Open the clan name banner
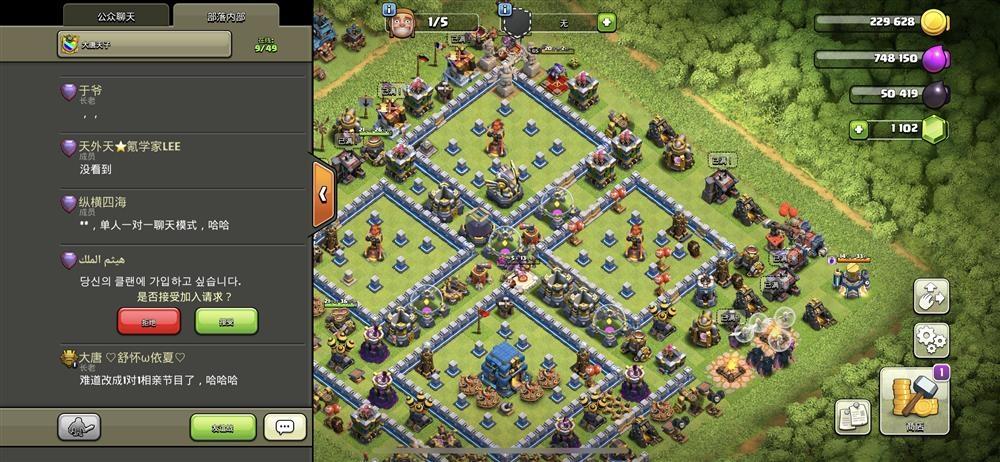The height and width of the screenshot is (462, 1000). click(x=145, y=44)
